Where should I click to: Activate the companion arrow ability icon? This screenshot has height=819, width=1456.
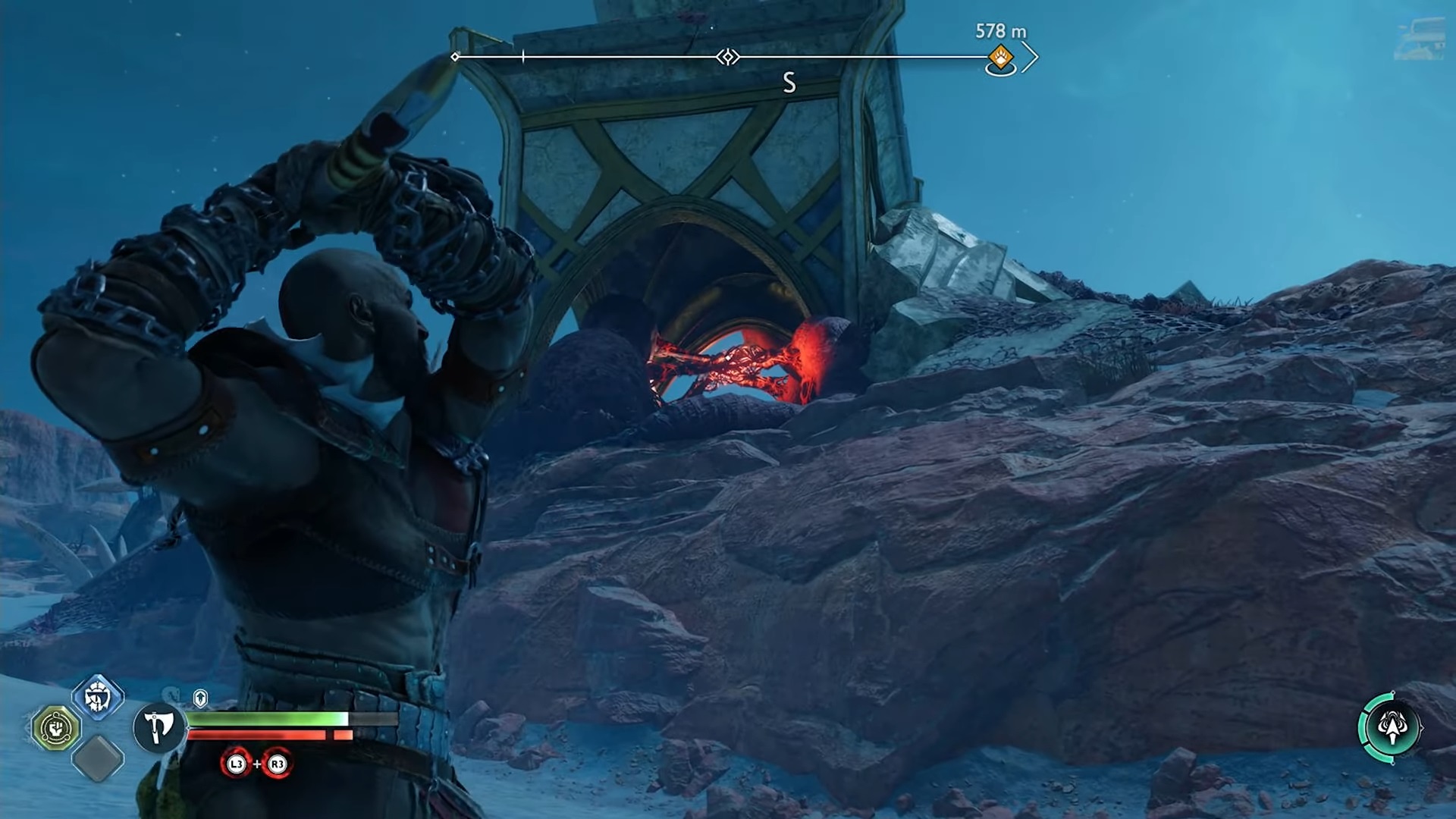tap(1391, 728)
